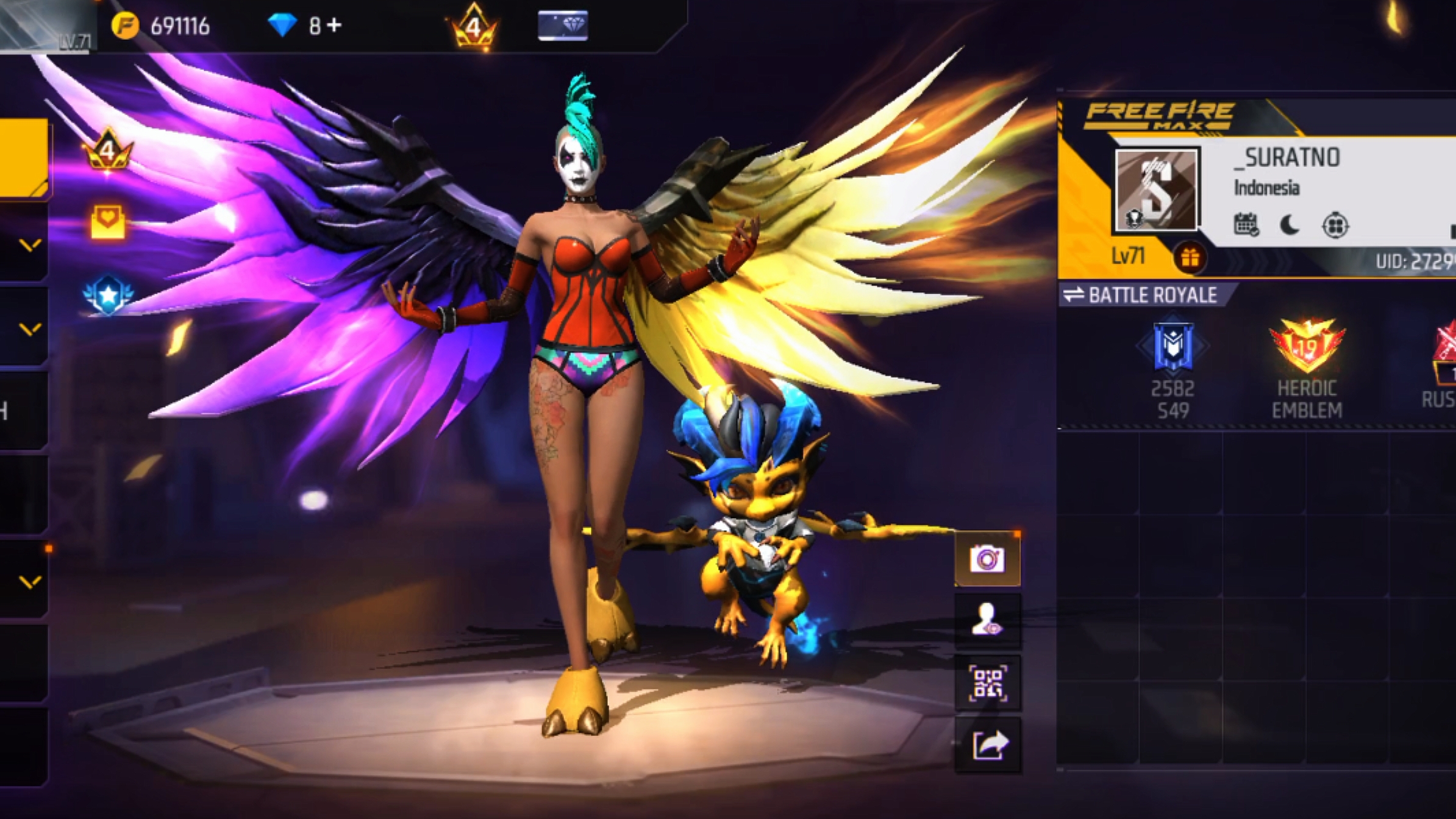The width and height of the screenshot is (1456, 819).
Task: Select the blue star badge icon
Action: pos(108,295)
